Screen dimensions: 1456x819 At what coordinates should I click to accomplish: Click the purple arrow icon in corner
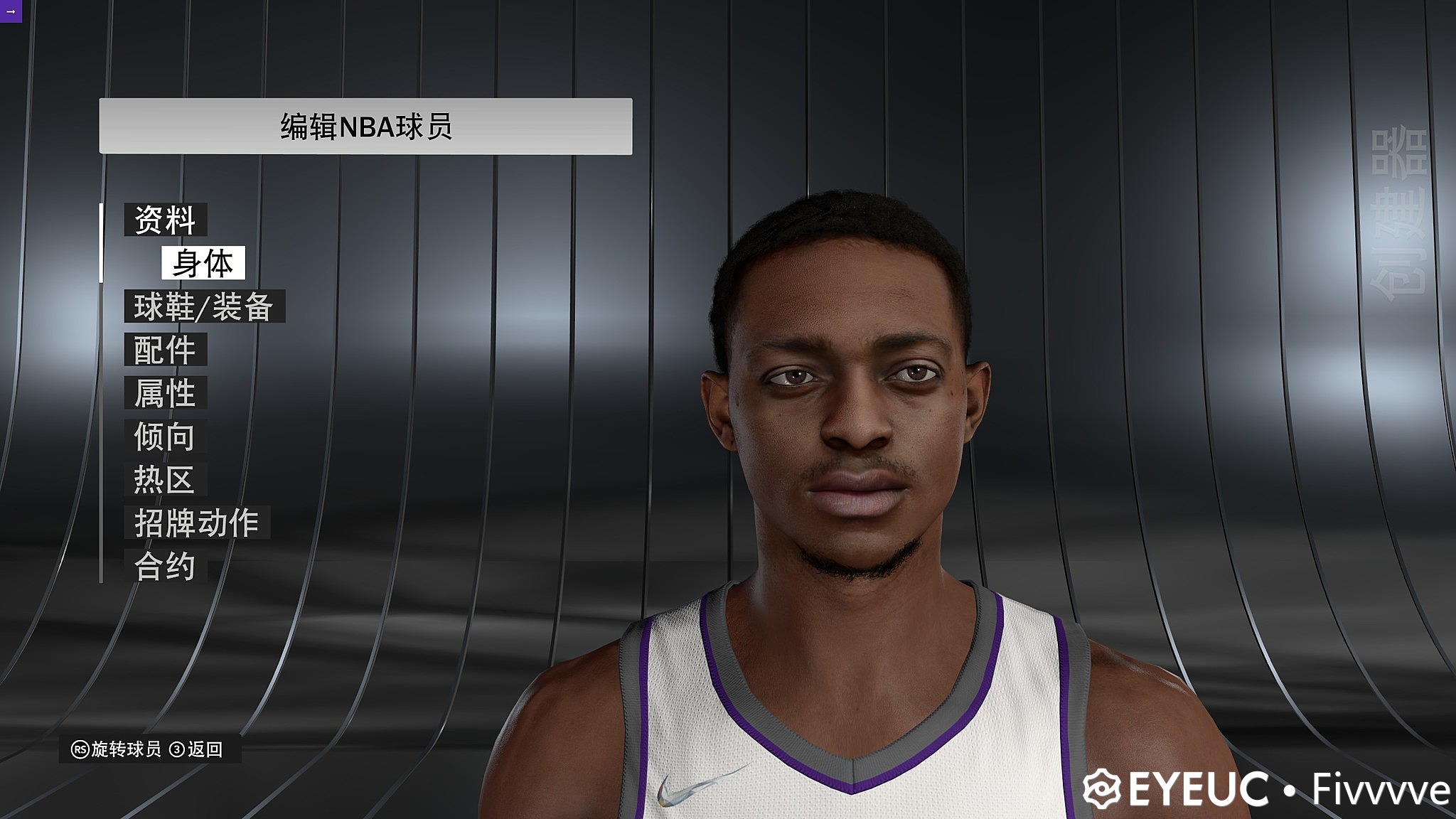click(10, 11)
